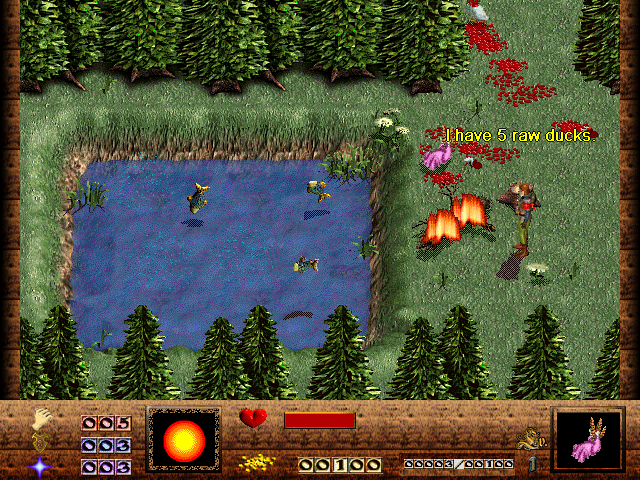Viewport: 640px width, 480px height.
Task: Click the hand strength stat icon
Action: pyautogui.click(x=41, y=418)
